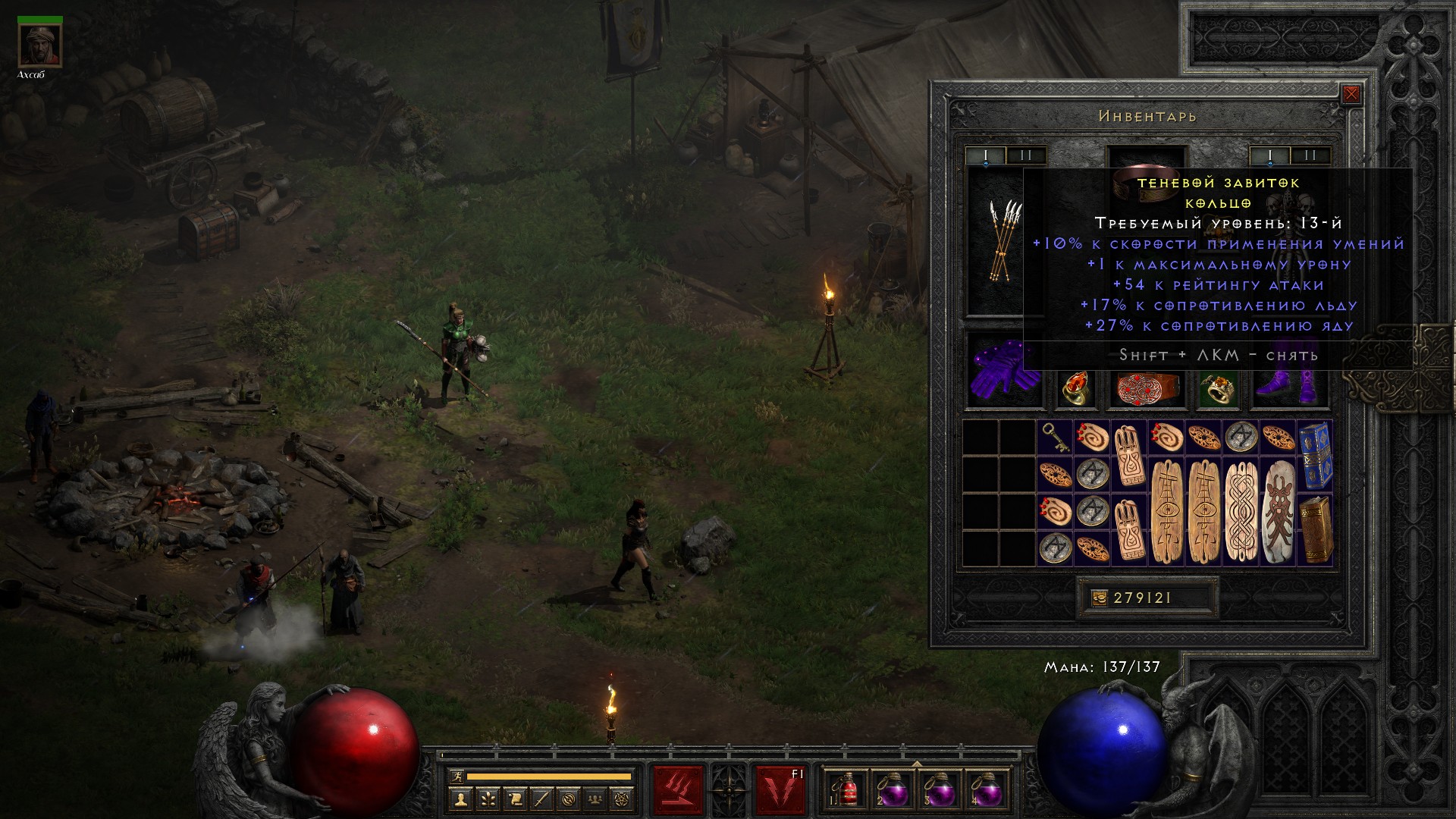Open the skill tree from mini panel
1456x819 pixels.
pos(488,799)
